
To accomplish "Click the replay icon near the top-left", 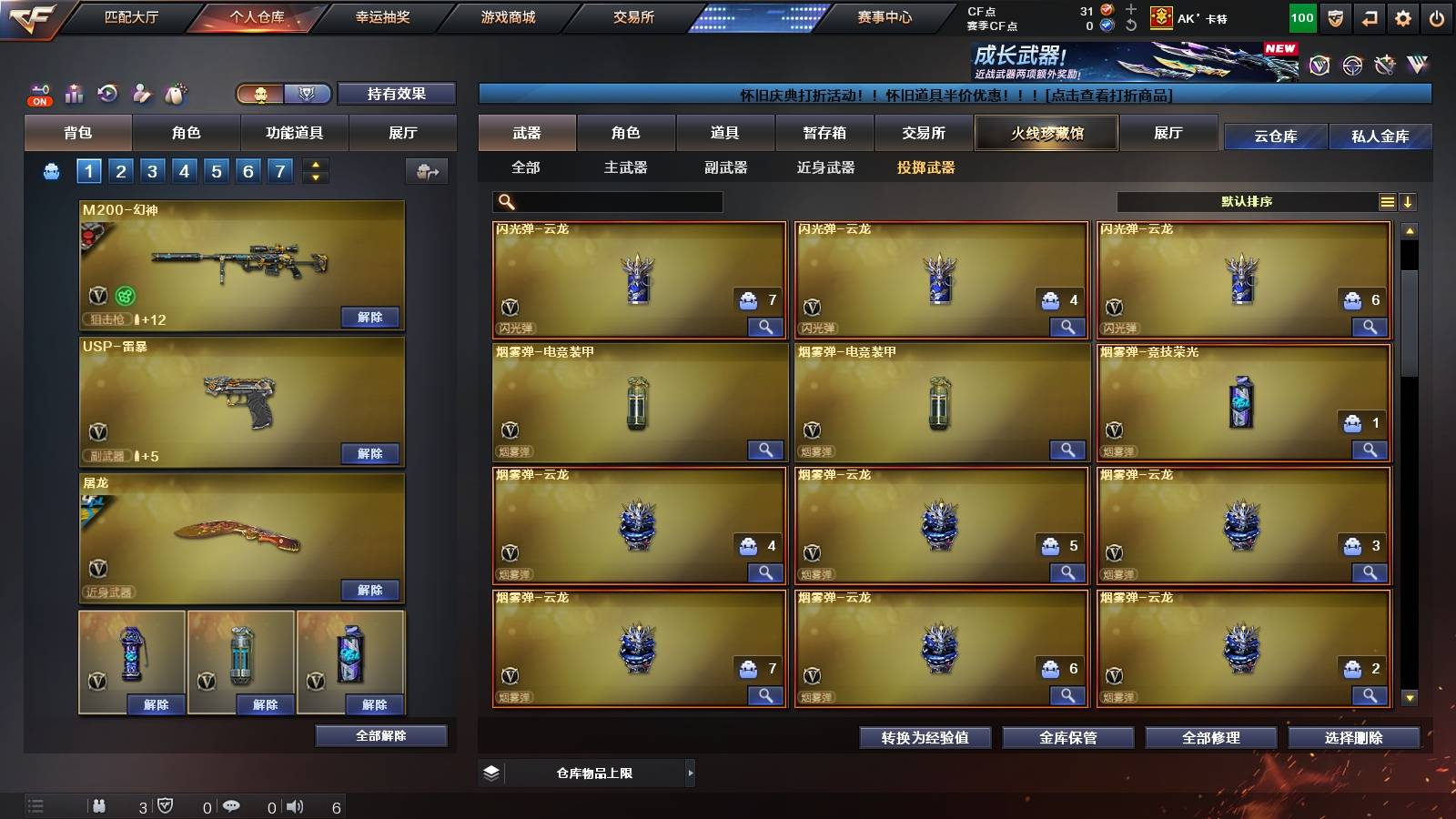I will pyautogui.click(x=107, y=95).
